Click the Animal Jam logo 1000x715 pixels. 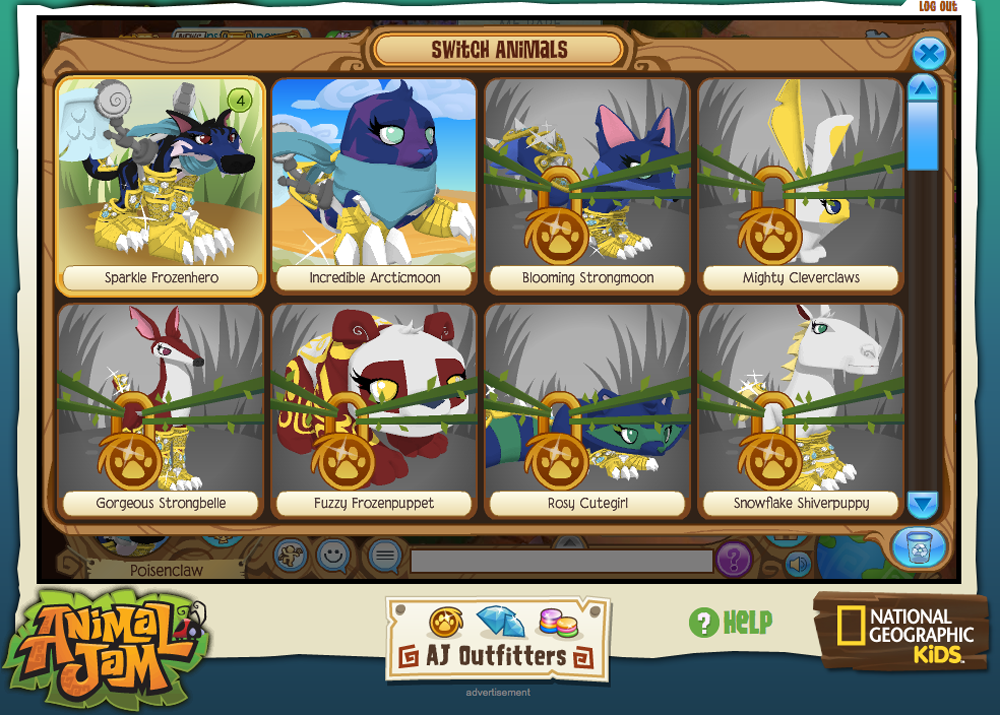click(x=105, y=640)
